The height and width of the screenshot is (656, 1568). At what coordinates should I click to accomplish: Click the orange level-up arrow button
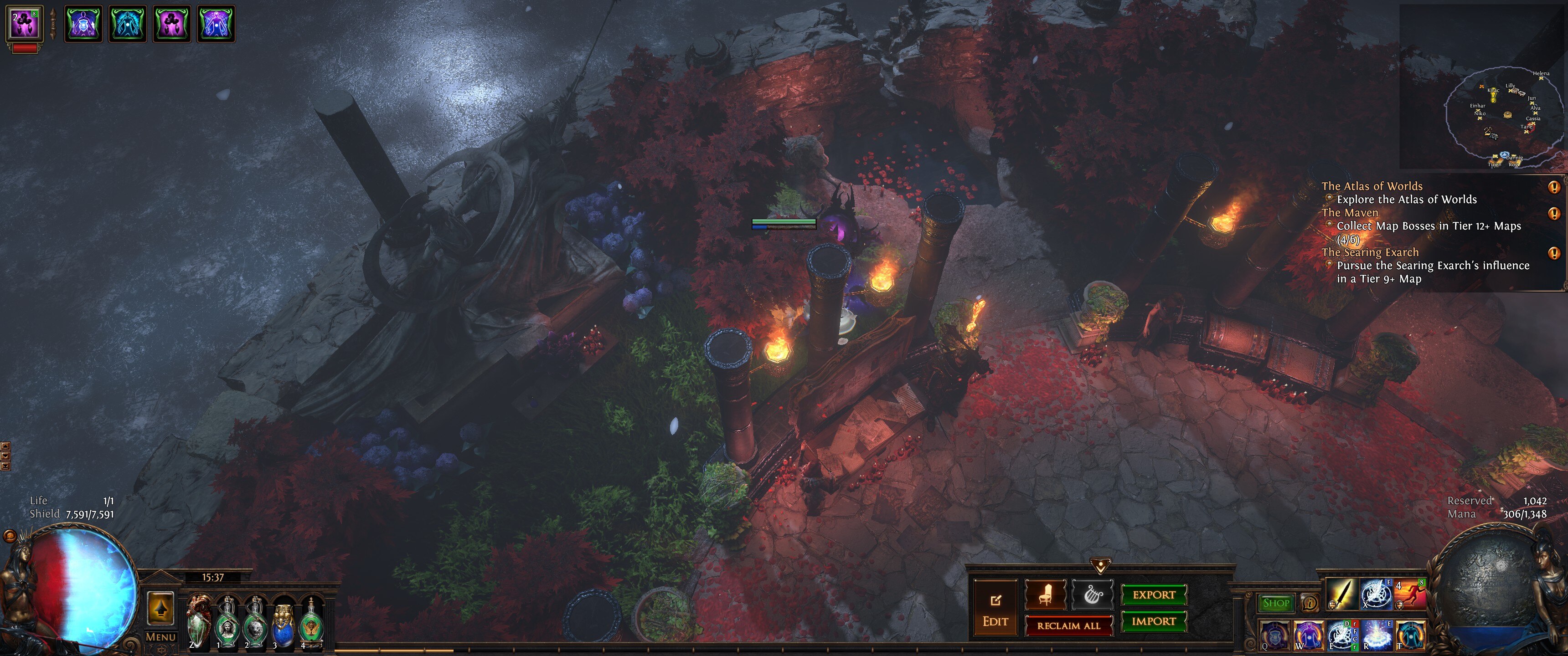tap(161, 608)
